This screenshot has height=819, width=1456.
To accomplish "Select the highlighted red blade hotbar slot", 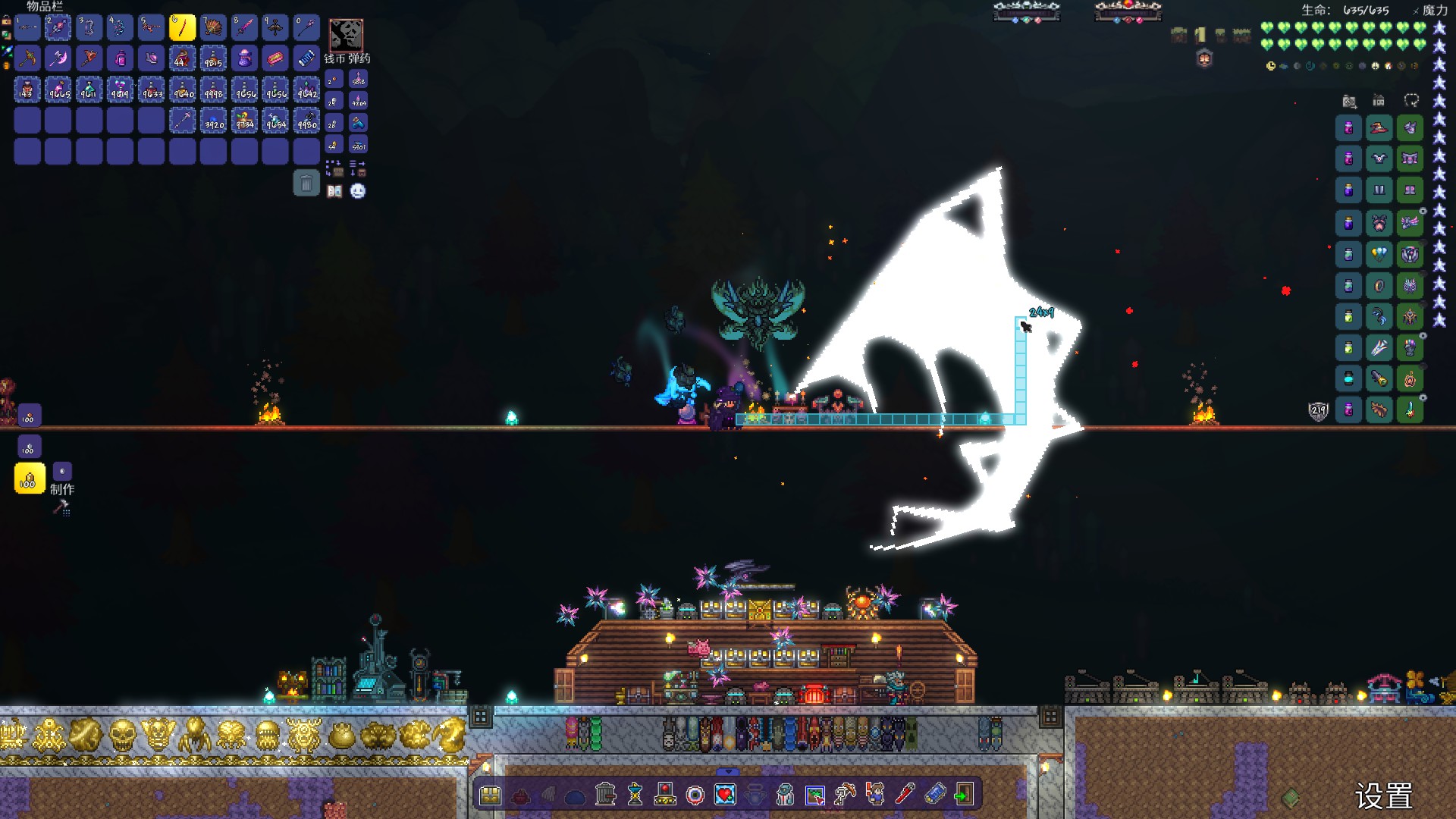I will [x=182, y=28].
